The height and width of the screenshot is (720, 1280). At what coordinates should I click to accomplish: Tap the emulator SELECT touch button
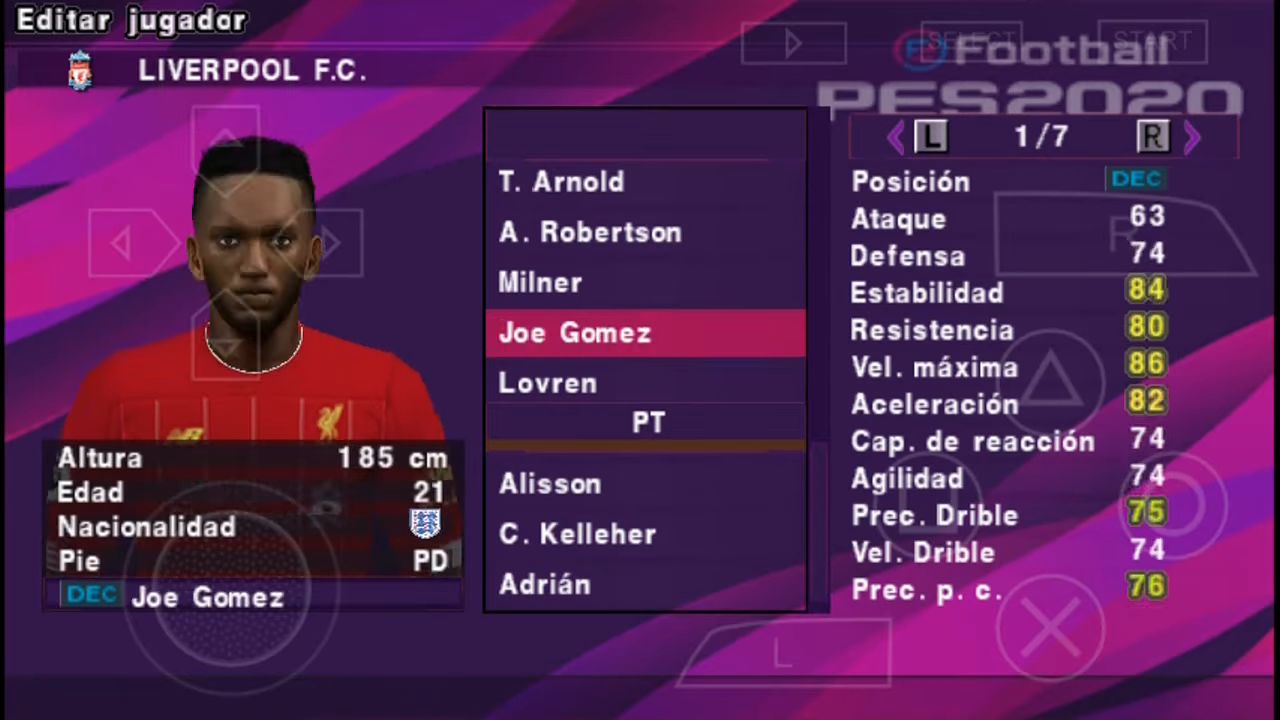pos(970,42)
